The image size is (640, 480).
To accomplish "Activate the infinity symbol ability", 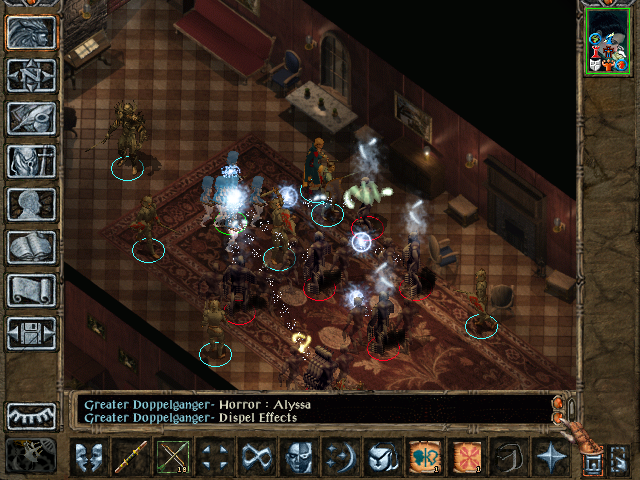I will pos(256,458).
